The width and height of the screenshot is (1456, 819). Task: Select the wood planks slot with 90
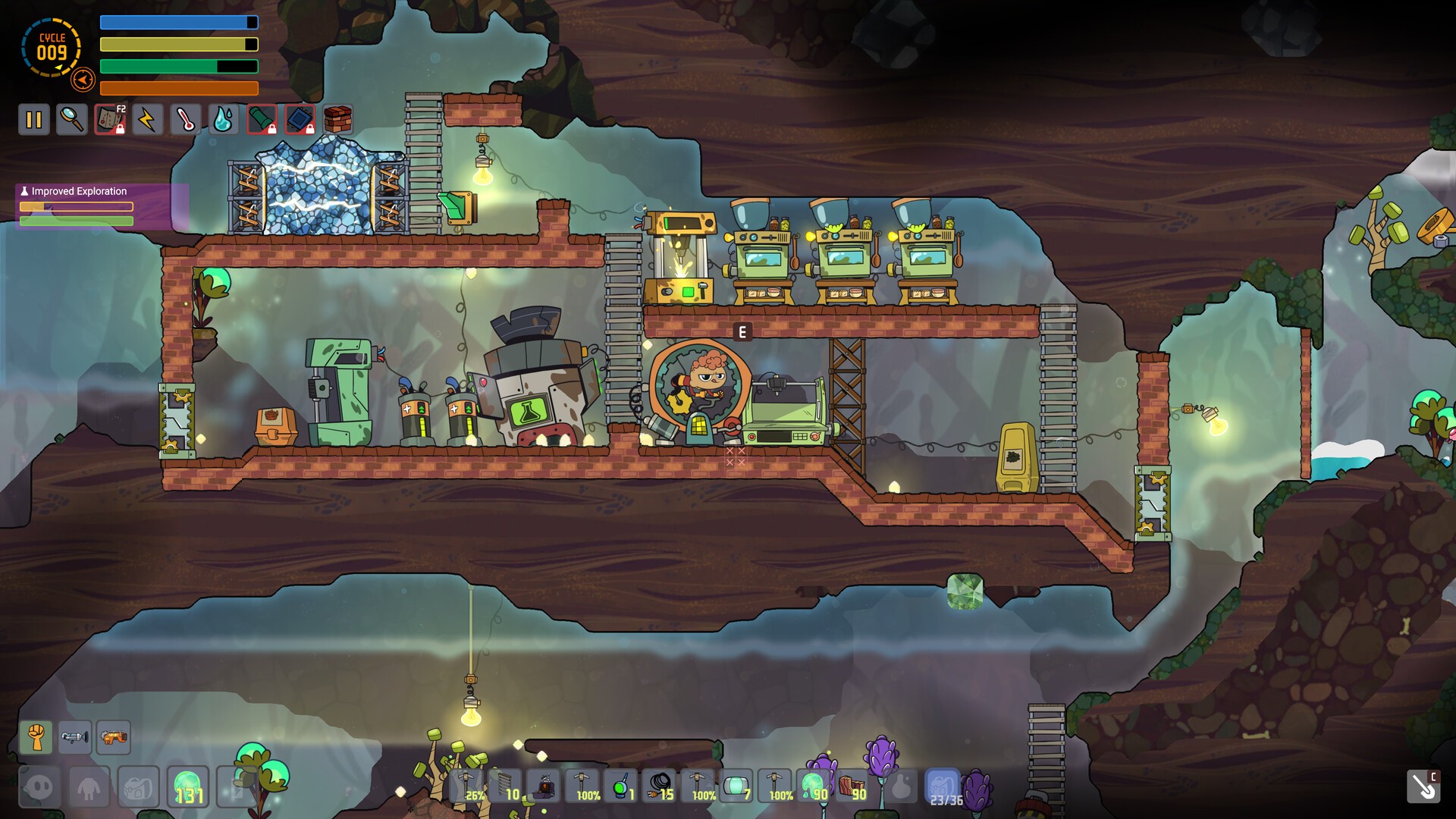(x=852, y=786)
